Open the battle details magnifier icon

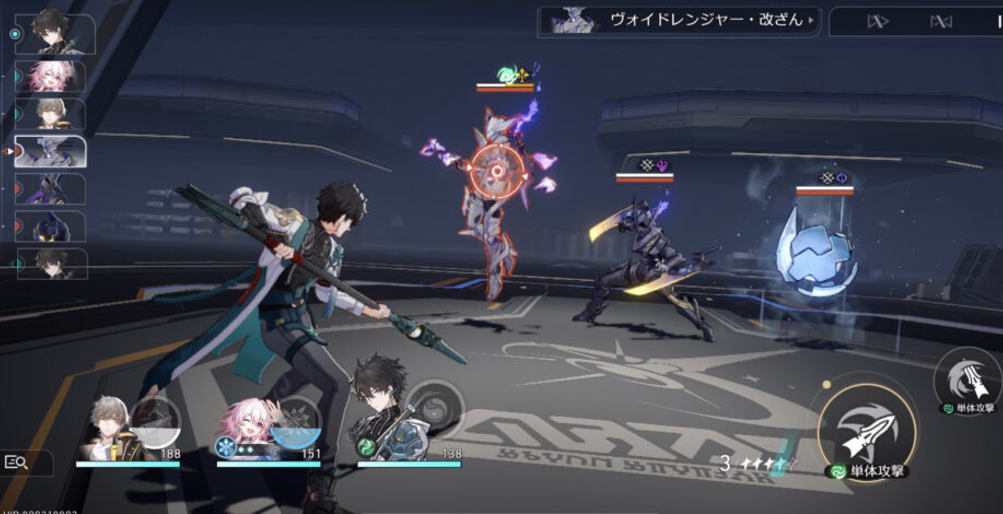tap(17, 462)
